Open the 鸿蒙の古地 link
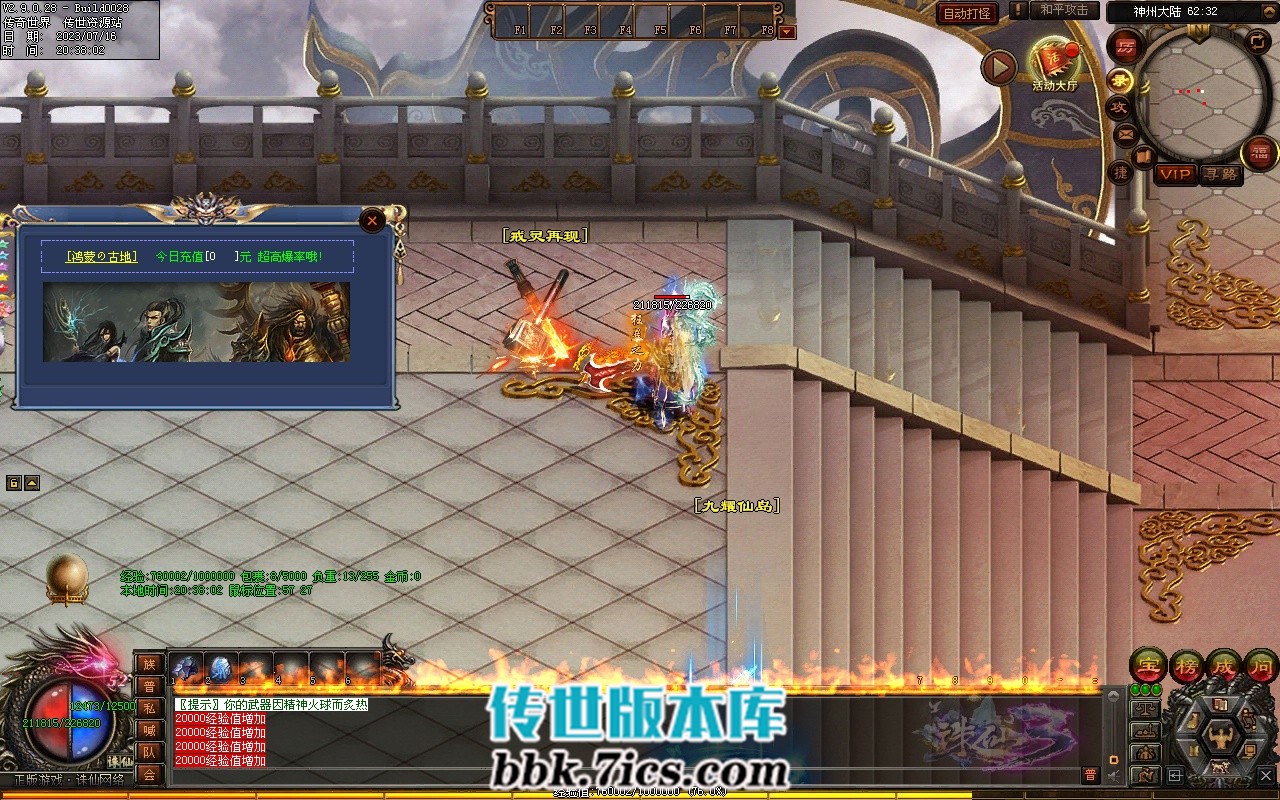The image size is (1280, 800). coord(101,257)
